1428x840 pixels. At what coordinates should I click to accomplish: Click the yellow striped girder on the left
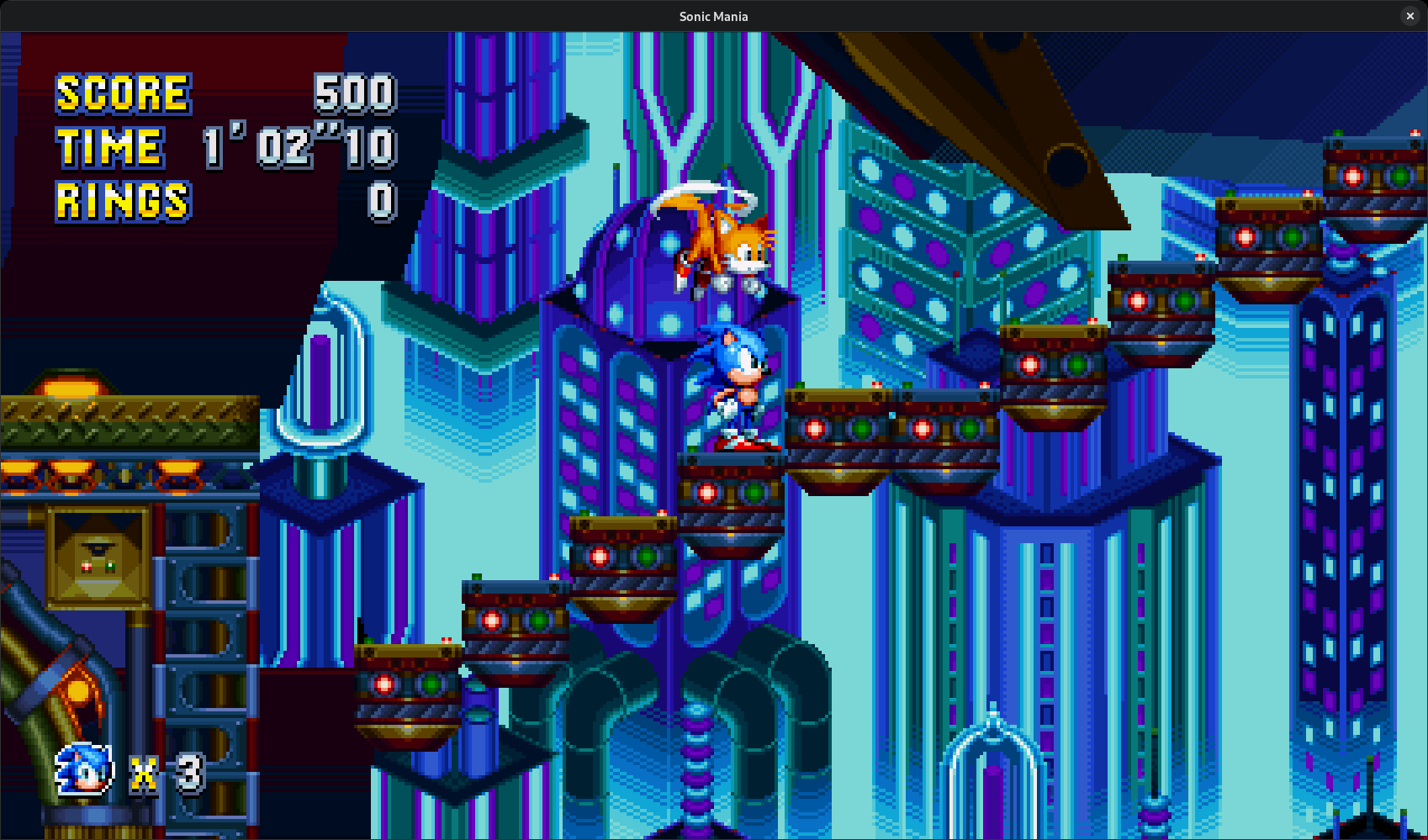(126, 412)
